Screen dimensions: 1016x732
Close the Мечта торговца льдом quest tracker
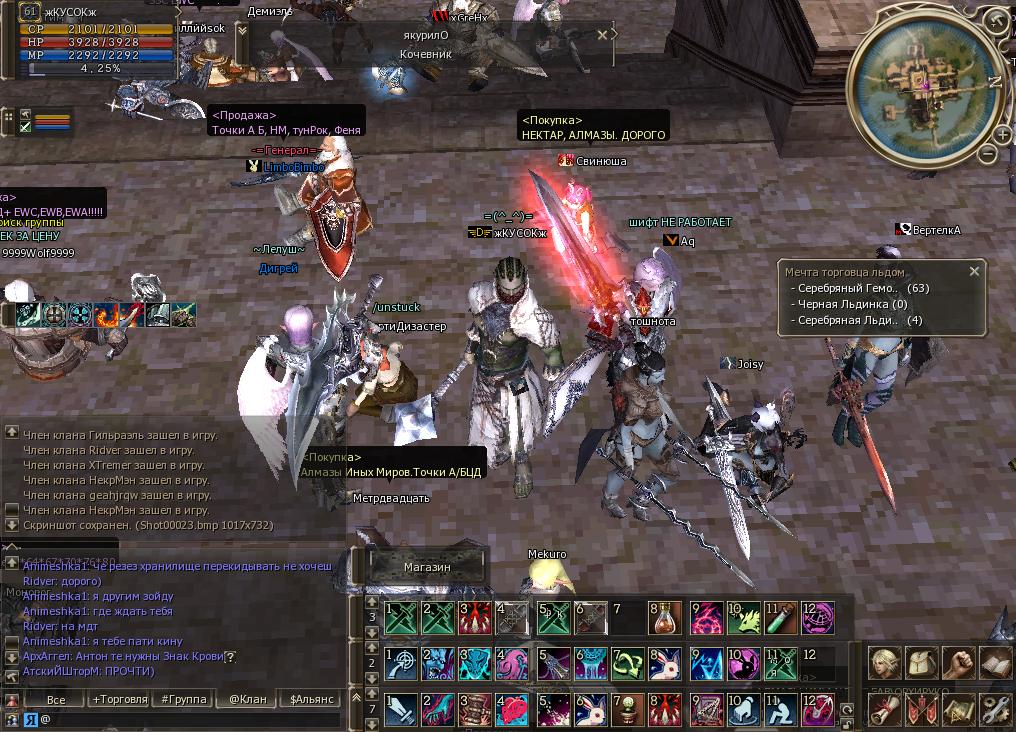tap(975, 271)
